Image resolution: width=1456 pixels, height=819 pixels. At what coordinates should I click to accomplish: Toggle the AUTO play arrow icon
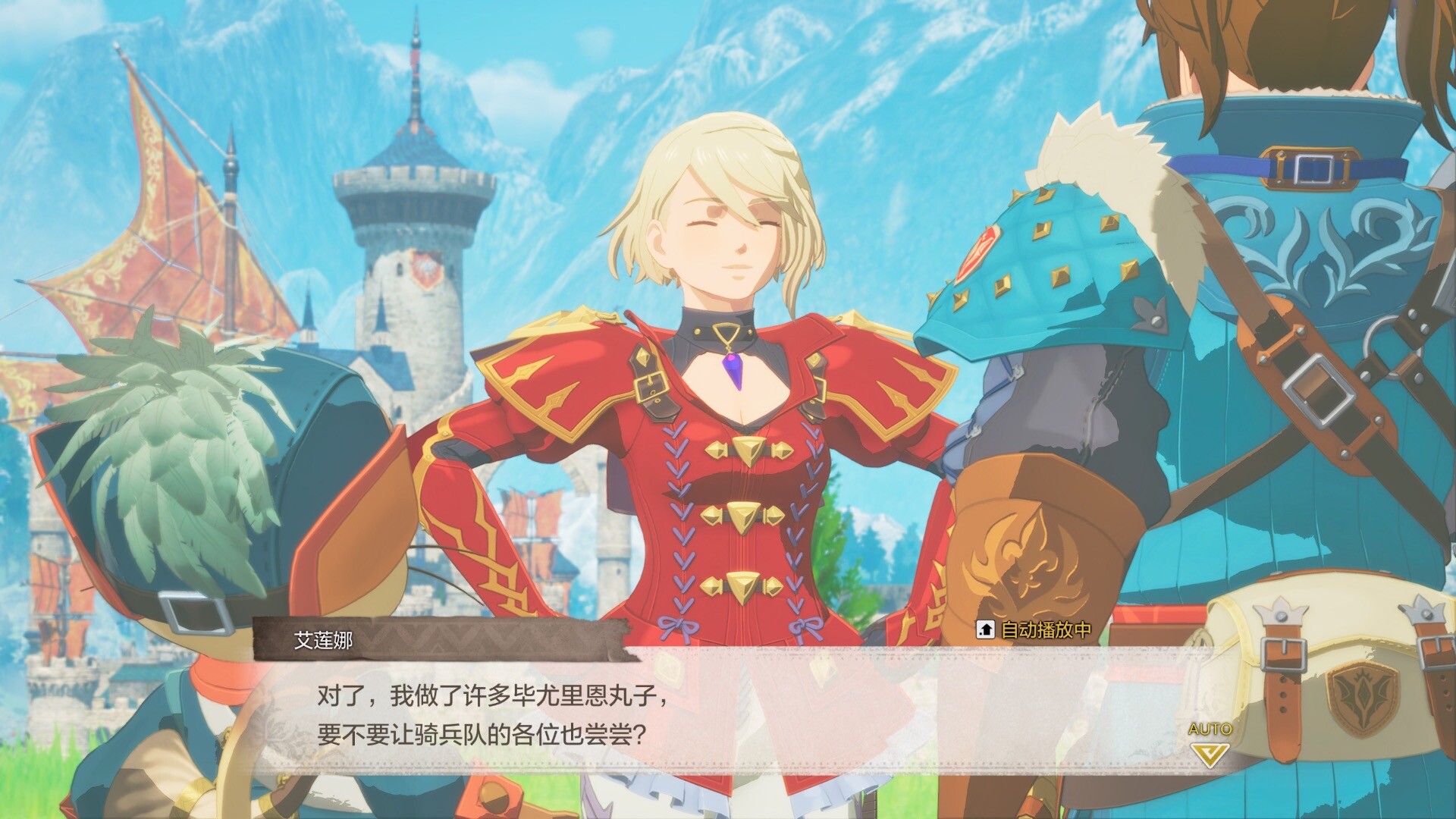[1210, 753]
